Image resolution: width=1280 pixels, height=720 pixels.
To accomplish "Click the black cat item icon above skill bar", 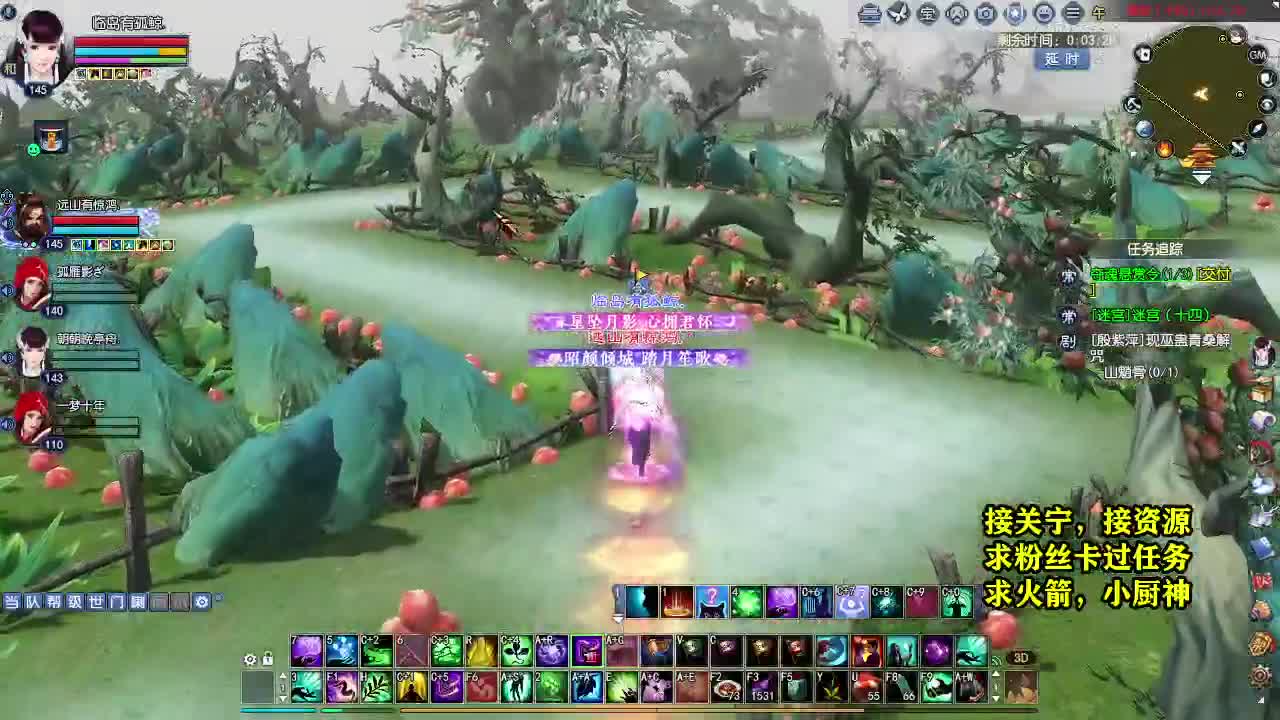I will click(x=711, y=602).
